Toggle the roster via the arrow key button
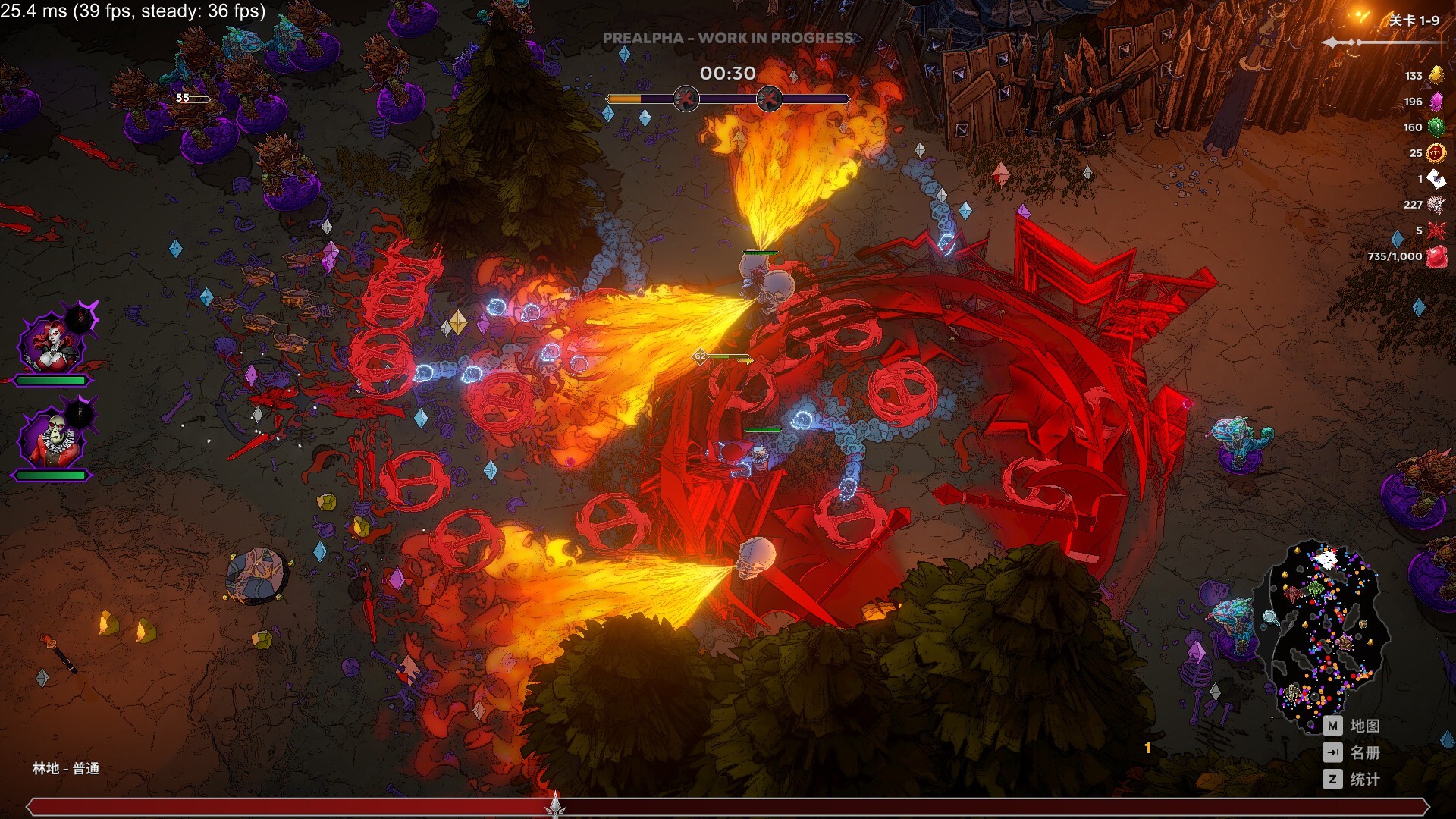 click(1331, 753)
